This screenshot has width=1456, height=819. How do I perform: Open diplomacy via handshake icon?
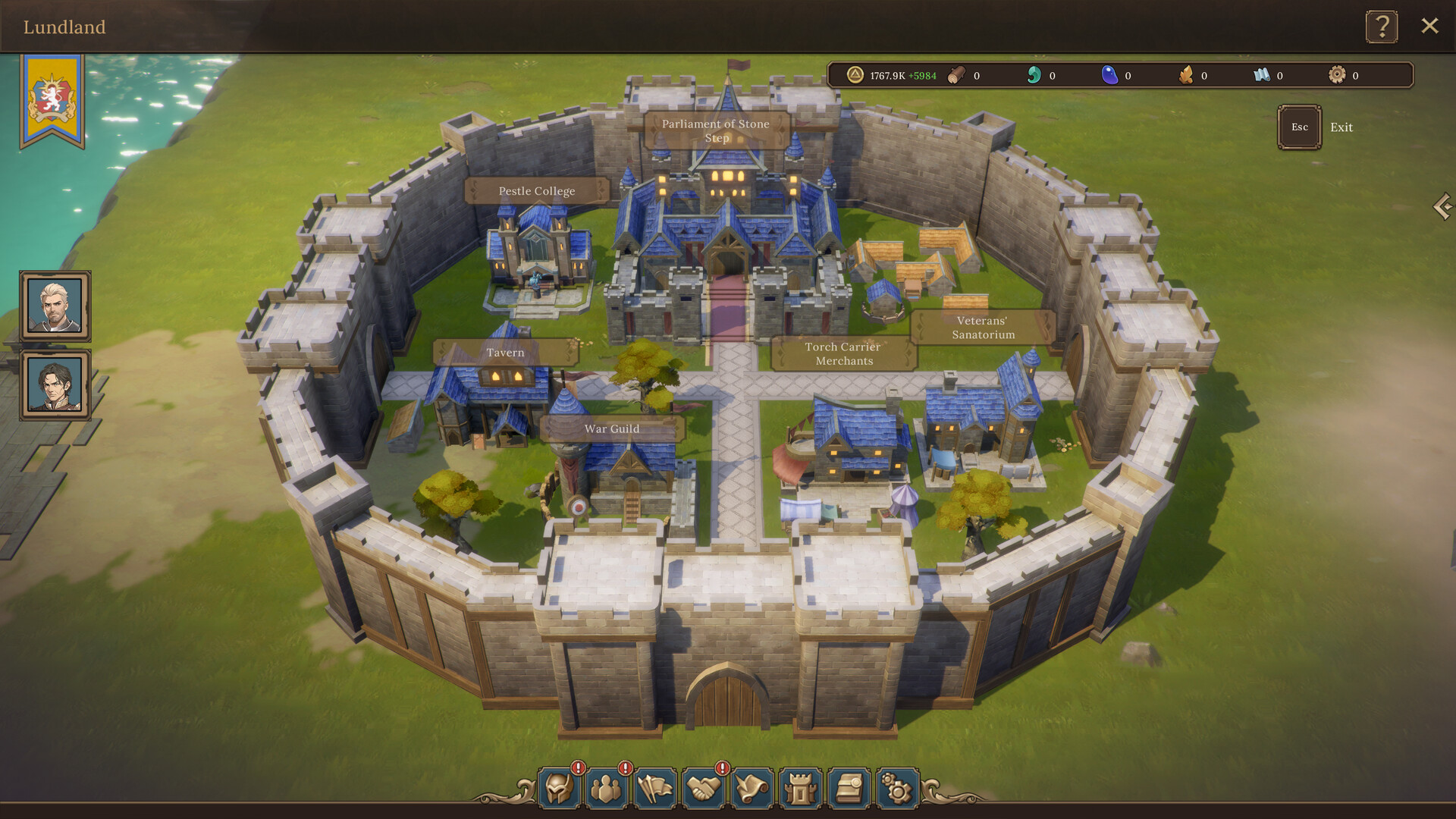click(x=705, y=789)
